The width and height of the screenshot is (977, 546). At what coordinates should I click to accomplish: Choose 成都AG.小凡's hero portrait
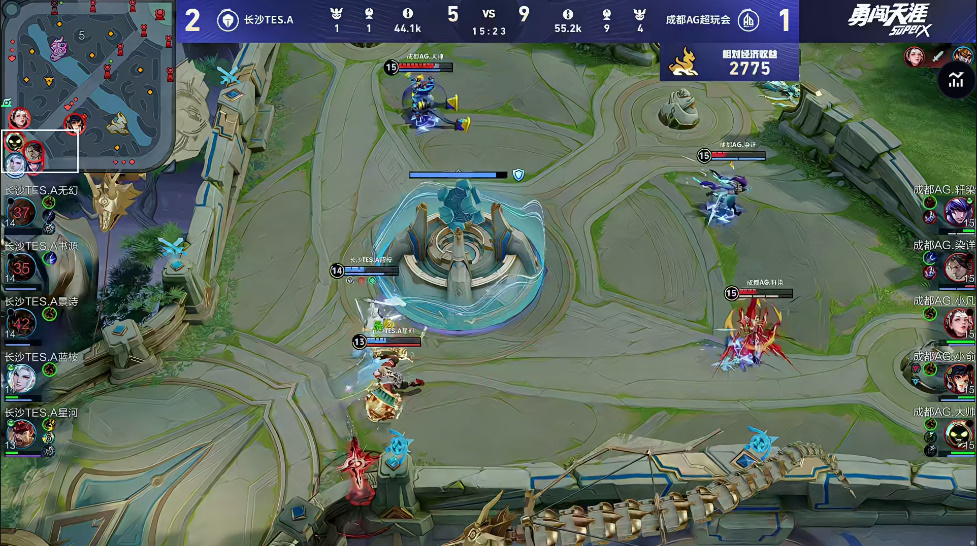coord(957,322)
